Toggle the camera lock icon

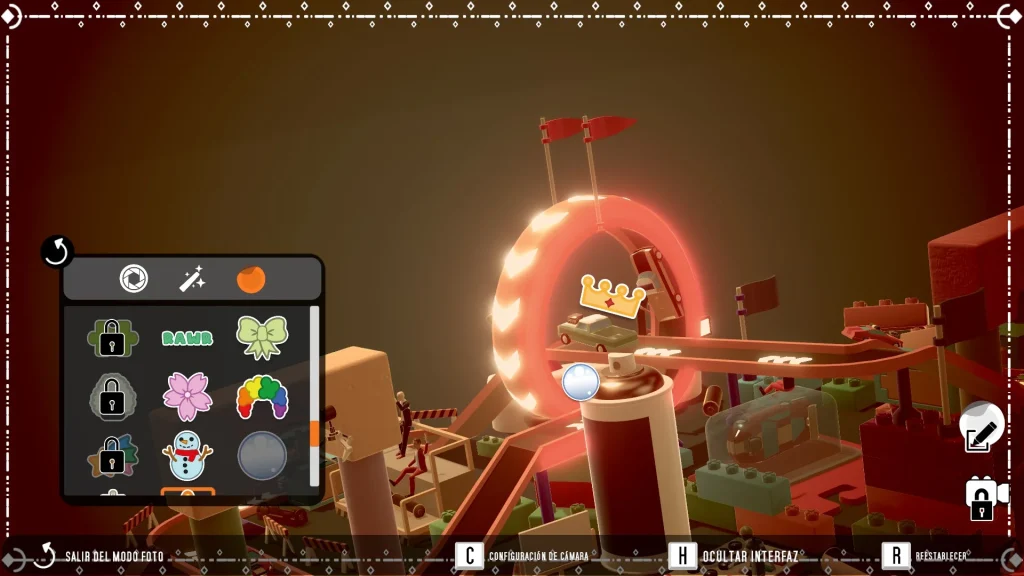coord(982,497)
